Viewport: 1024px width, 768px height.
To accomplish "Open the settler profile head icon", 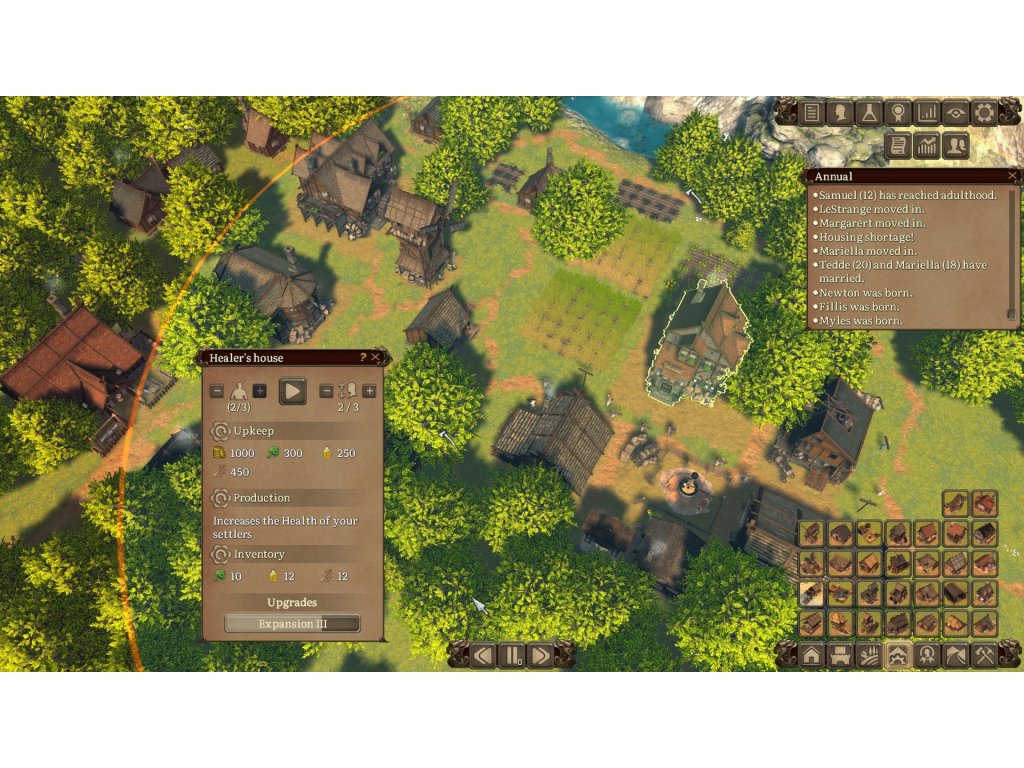I will coord(841,112).
